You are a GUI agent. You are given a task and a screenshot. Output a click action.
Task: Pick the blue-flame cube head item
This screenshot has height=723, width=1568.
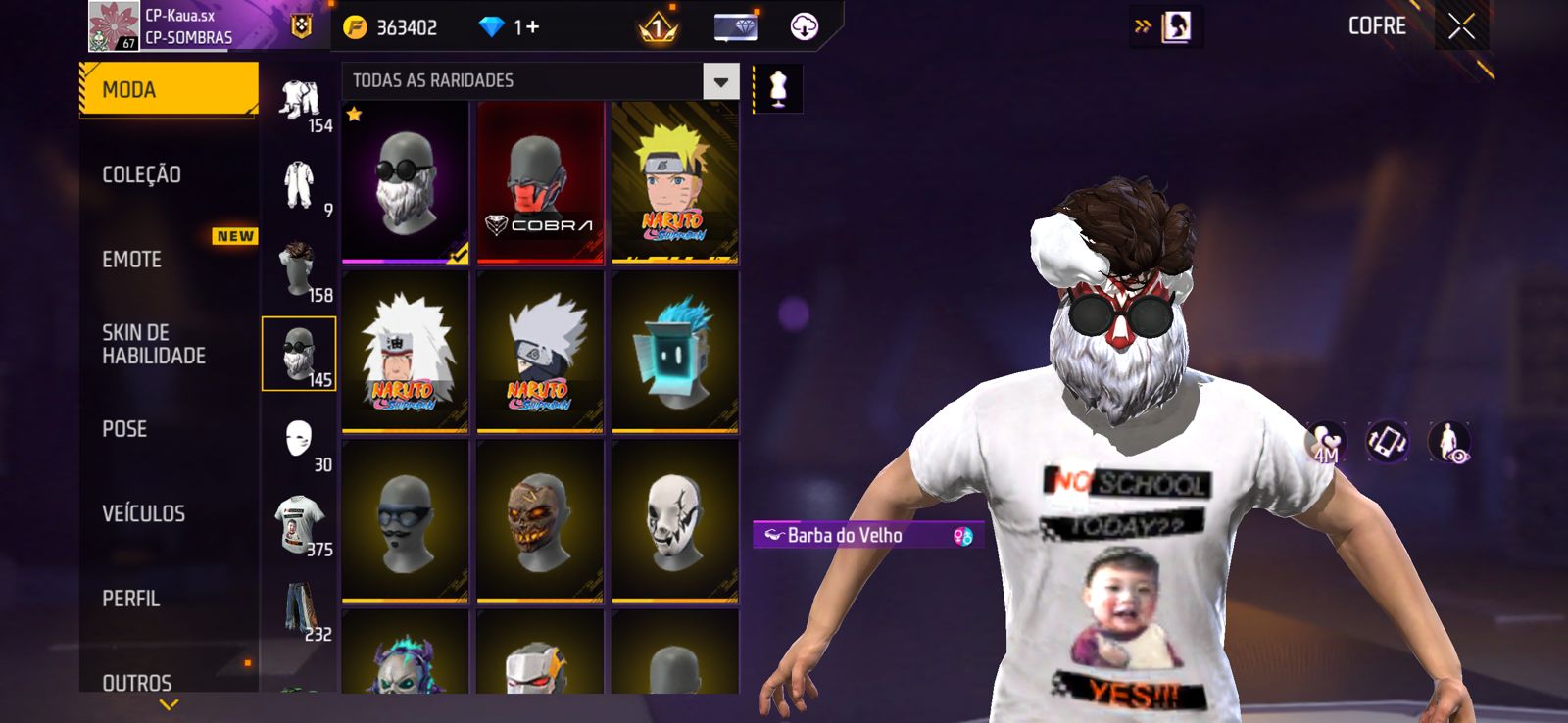(x=674, y=352)
